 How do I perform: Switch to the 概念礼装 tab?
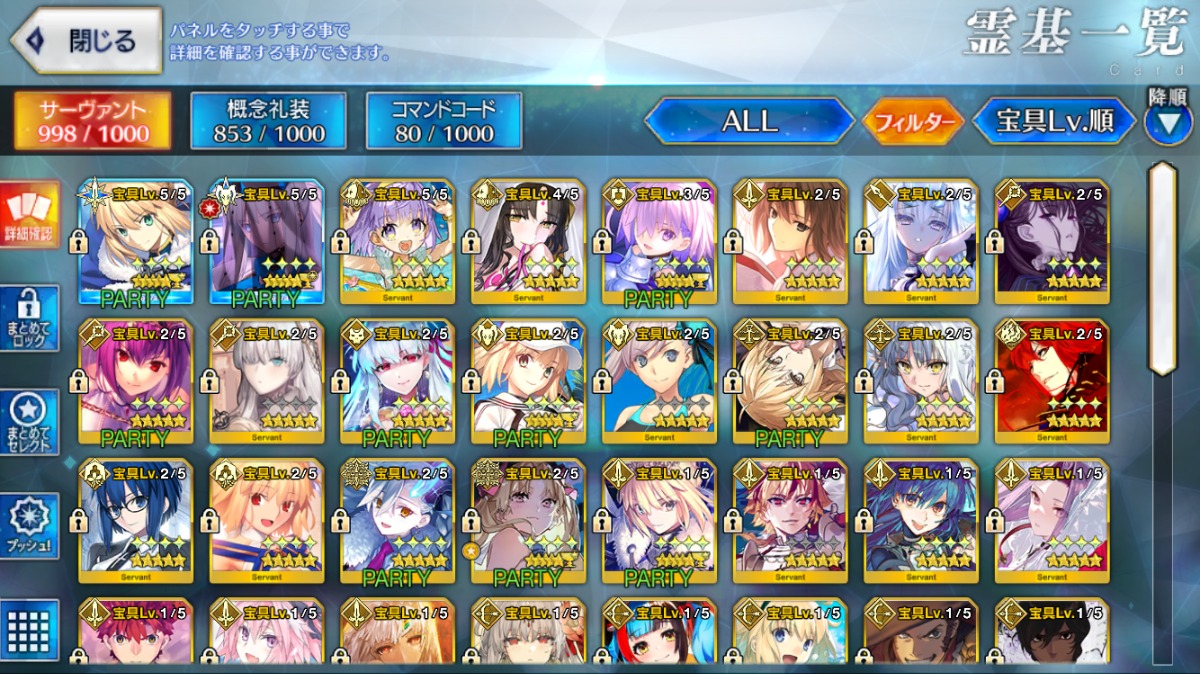pos(268,121)
